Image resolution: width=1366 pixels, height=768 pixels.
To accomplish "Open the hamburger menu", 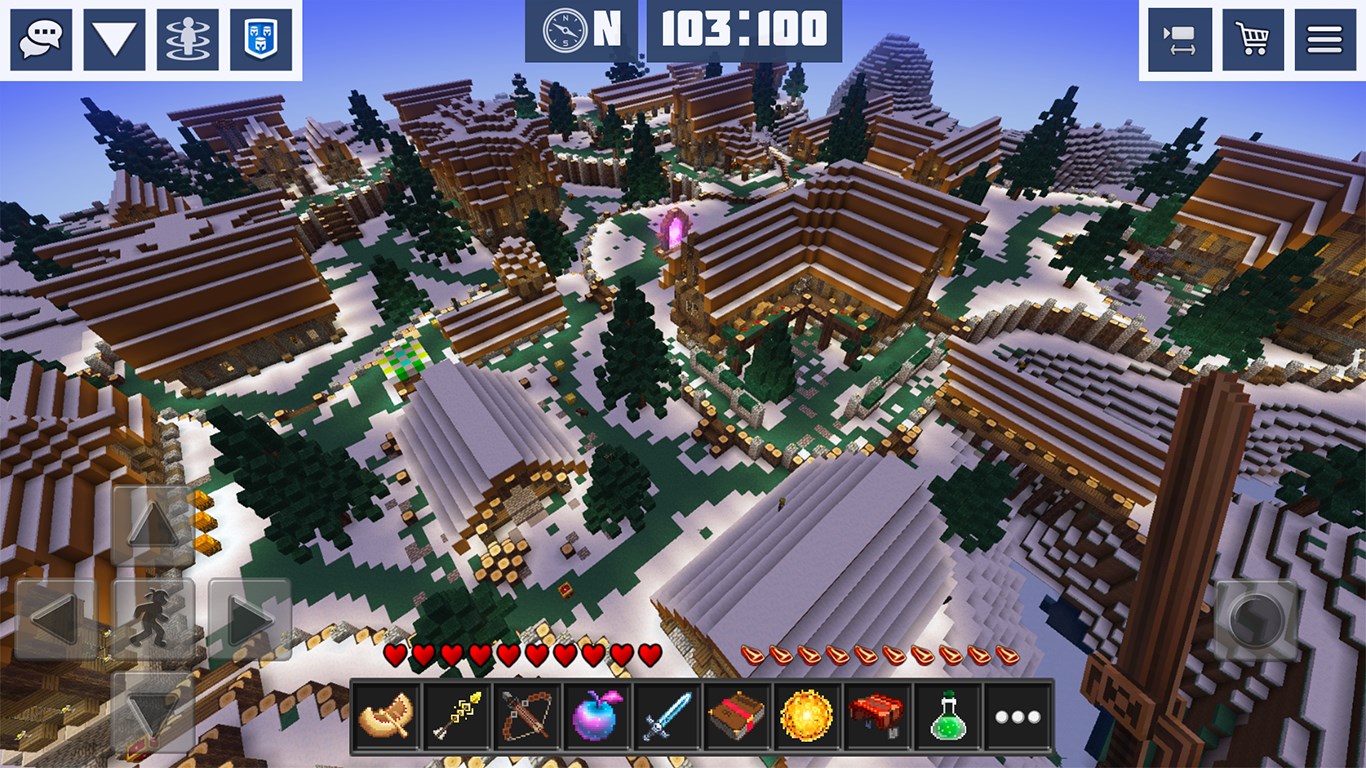I will pyautogui.click(x=1324, y=39).
